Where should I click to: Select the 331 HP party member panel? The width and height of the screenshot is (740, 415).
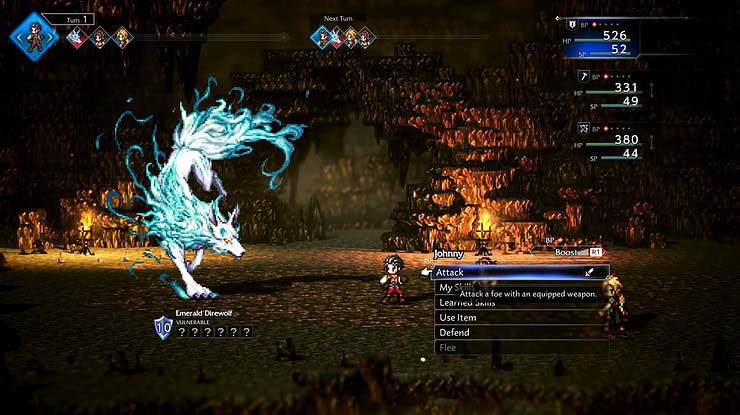[612, 93]
